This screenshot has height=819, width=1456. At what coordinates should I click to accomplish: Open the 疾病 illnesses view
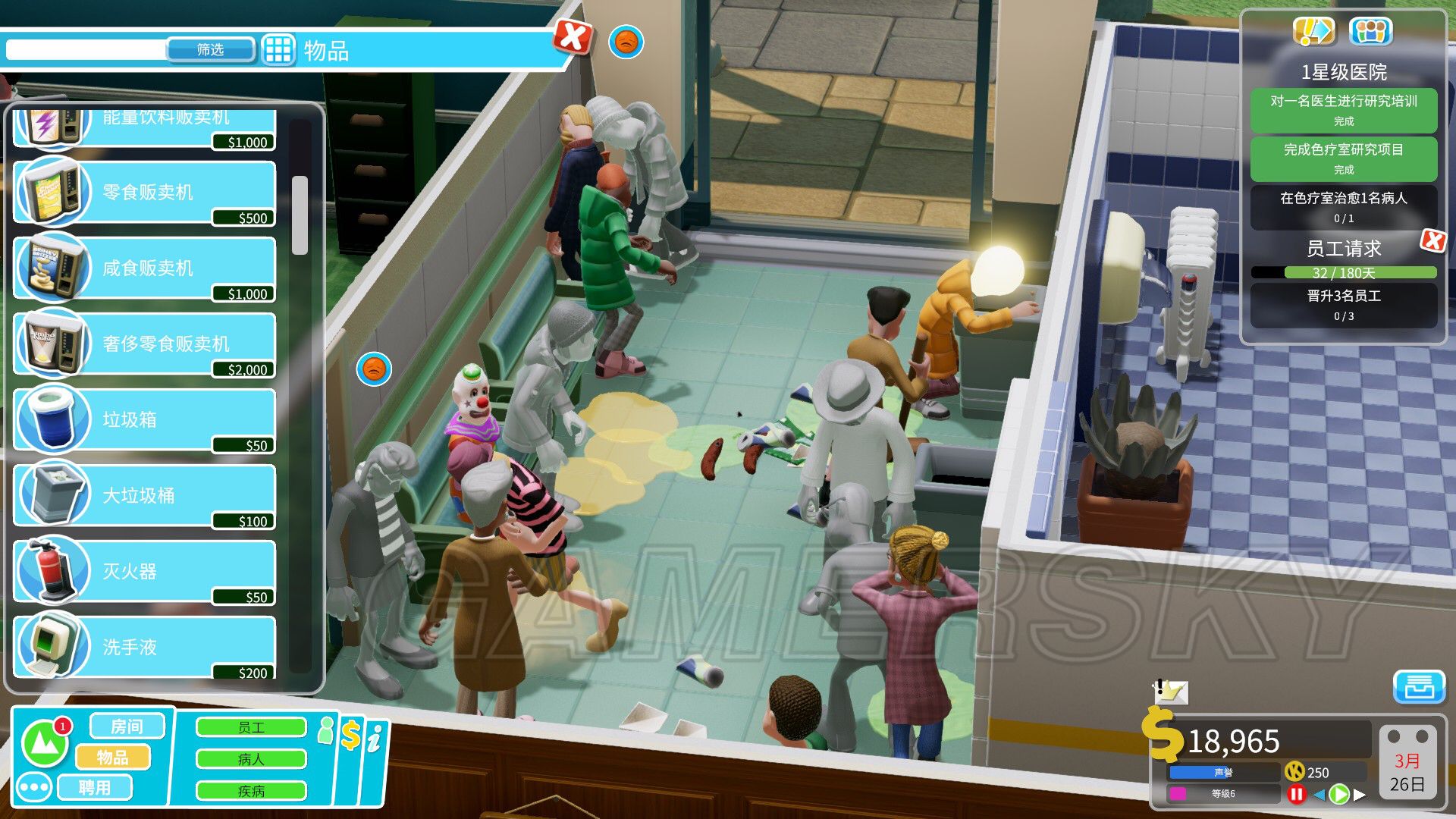[251, 791]
